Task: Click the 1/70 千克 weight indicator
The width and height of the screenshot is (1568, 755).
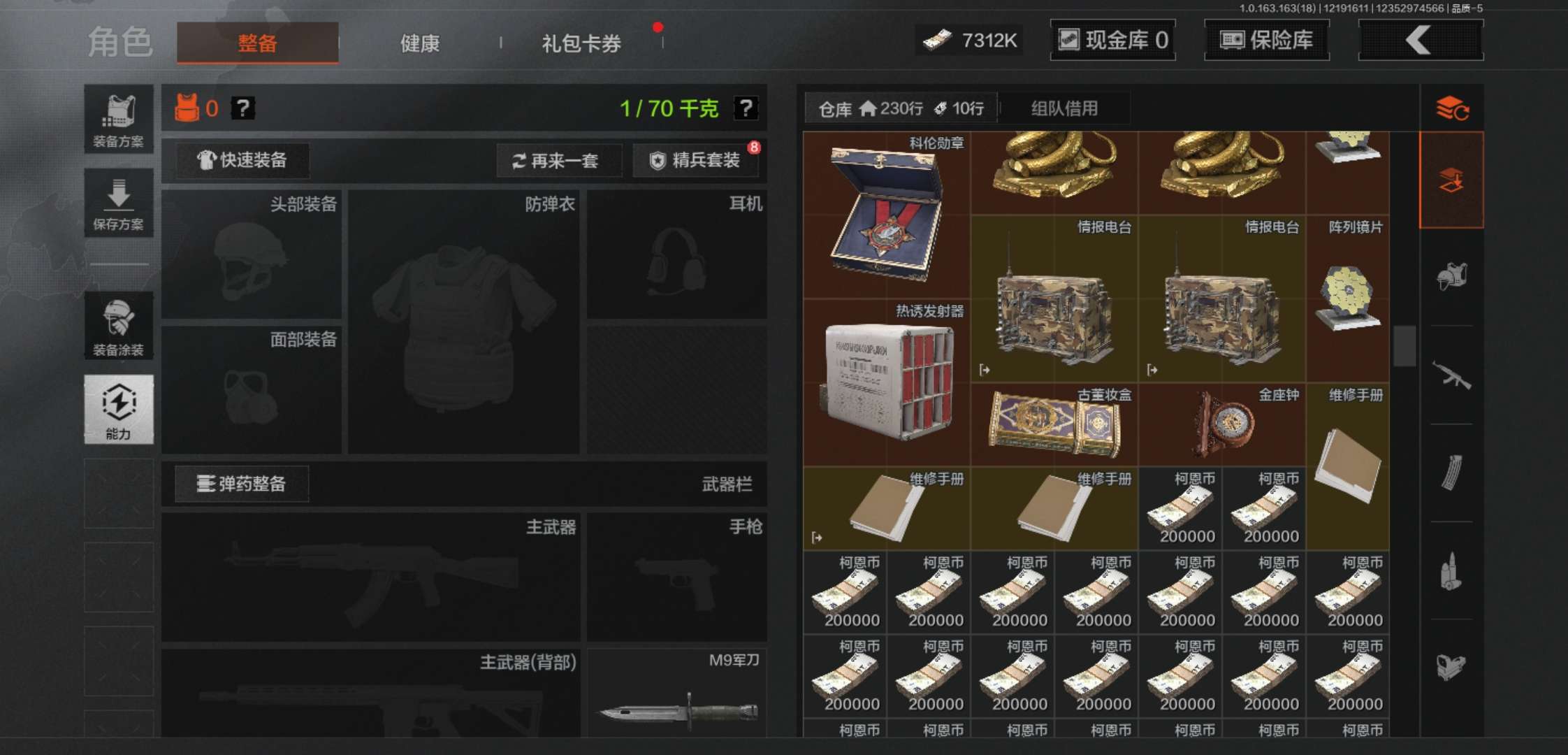Action: (x=669, y=108)
